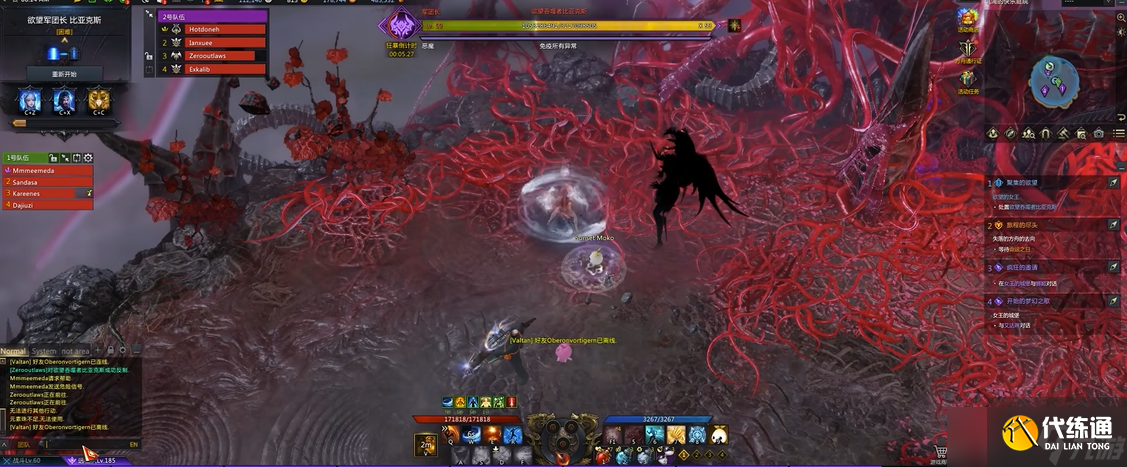Viewport: 1127px width, 467px height.
Task: Click the 代练通 watermark logo
Action: [1060, 433]
